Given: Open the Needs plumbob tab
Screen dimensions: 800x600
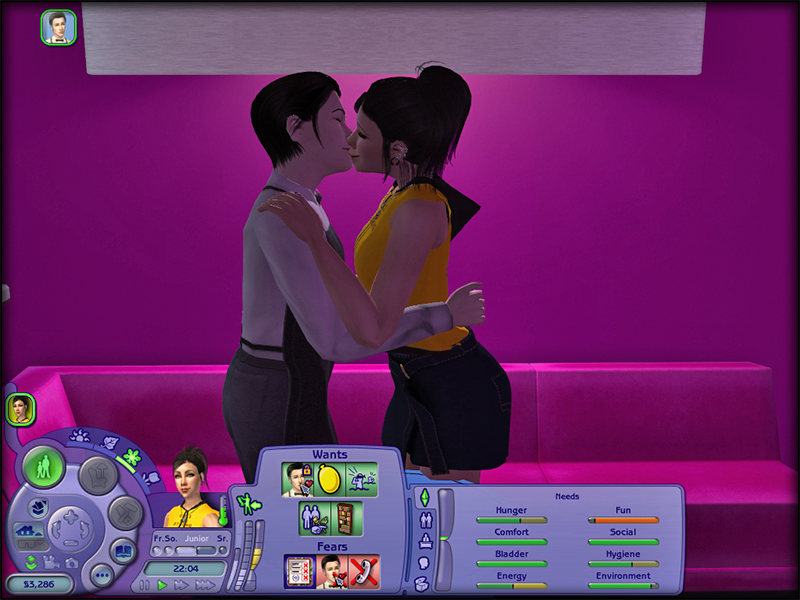Looking at the screenshot, I should (x=423, y=497).
